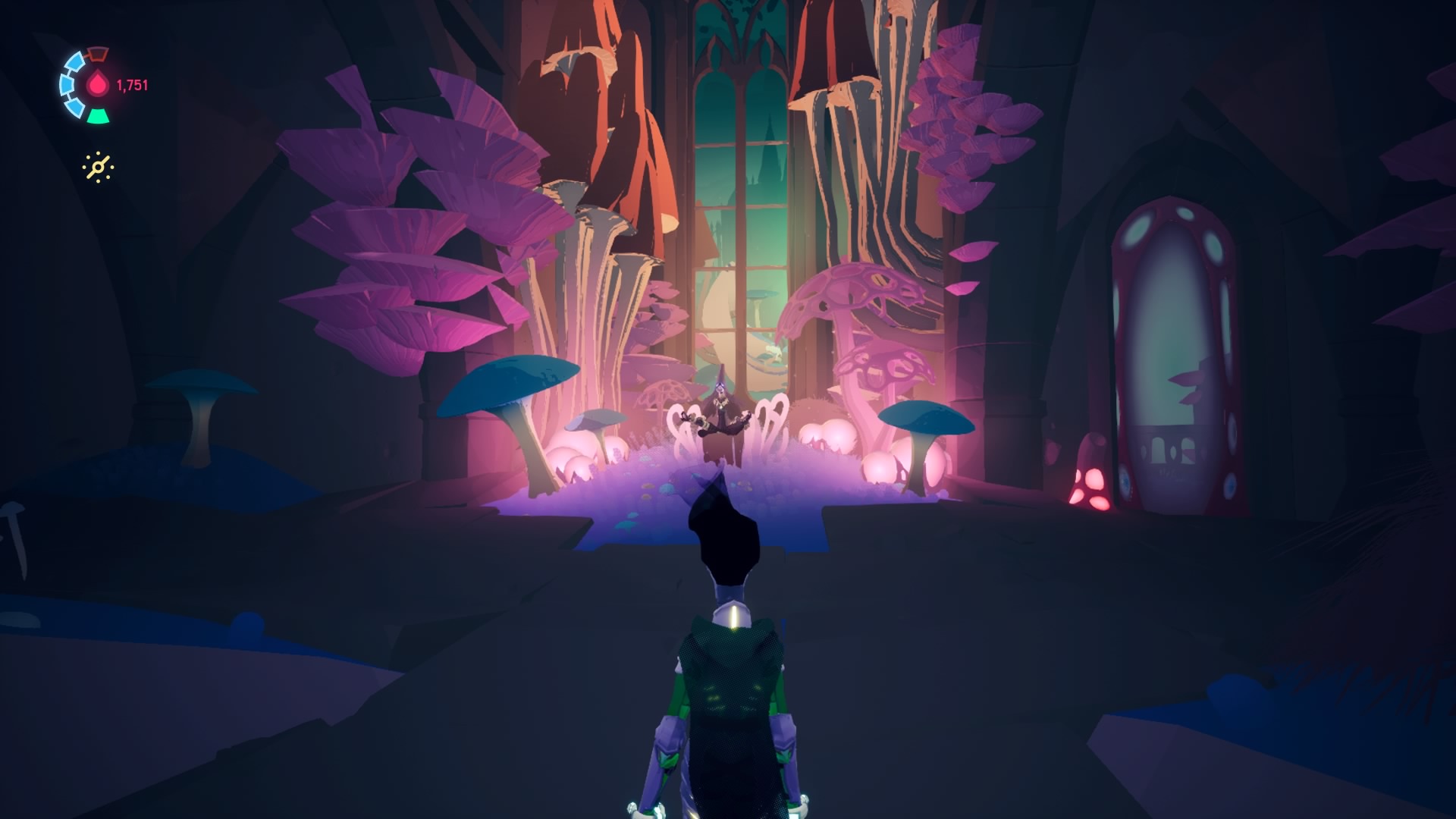Click the 1,751 currency counter text
The height and width of the screenshot is (819, 1456).
[x=132, y=84]
